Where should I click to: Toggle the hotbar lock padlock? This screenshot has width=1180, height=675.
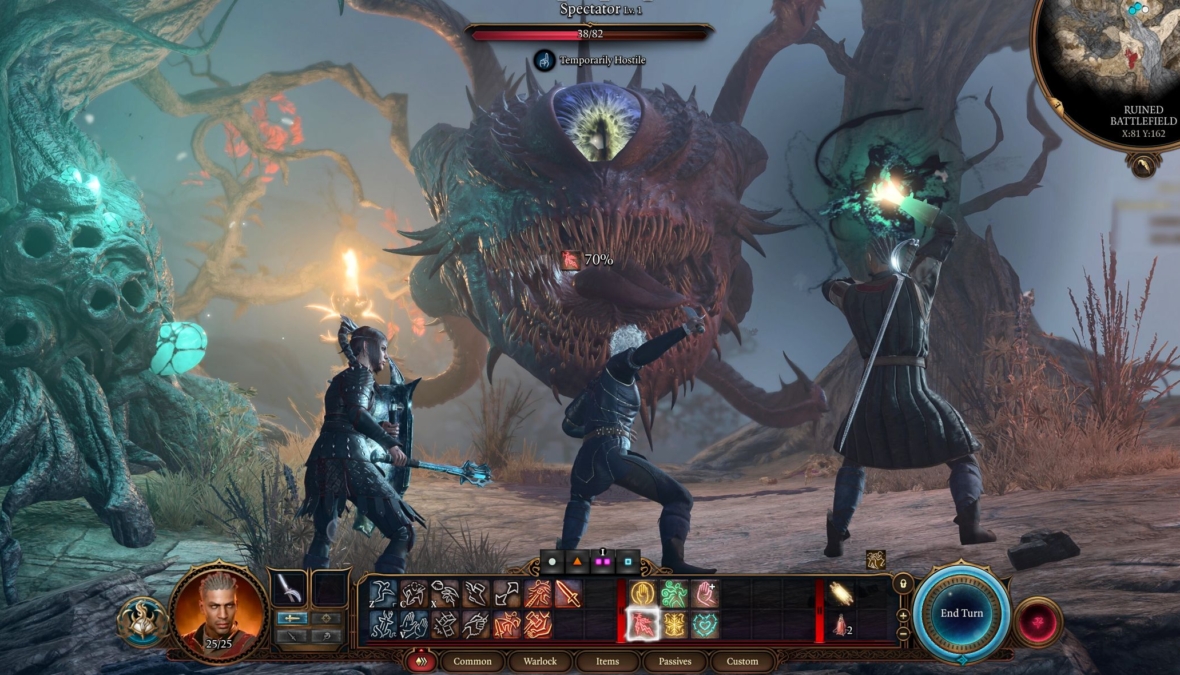pos(903,583)
